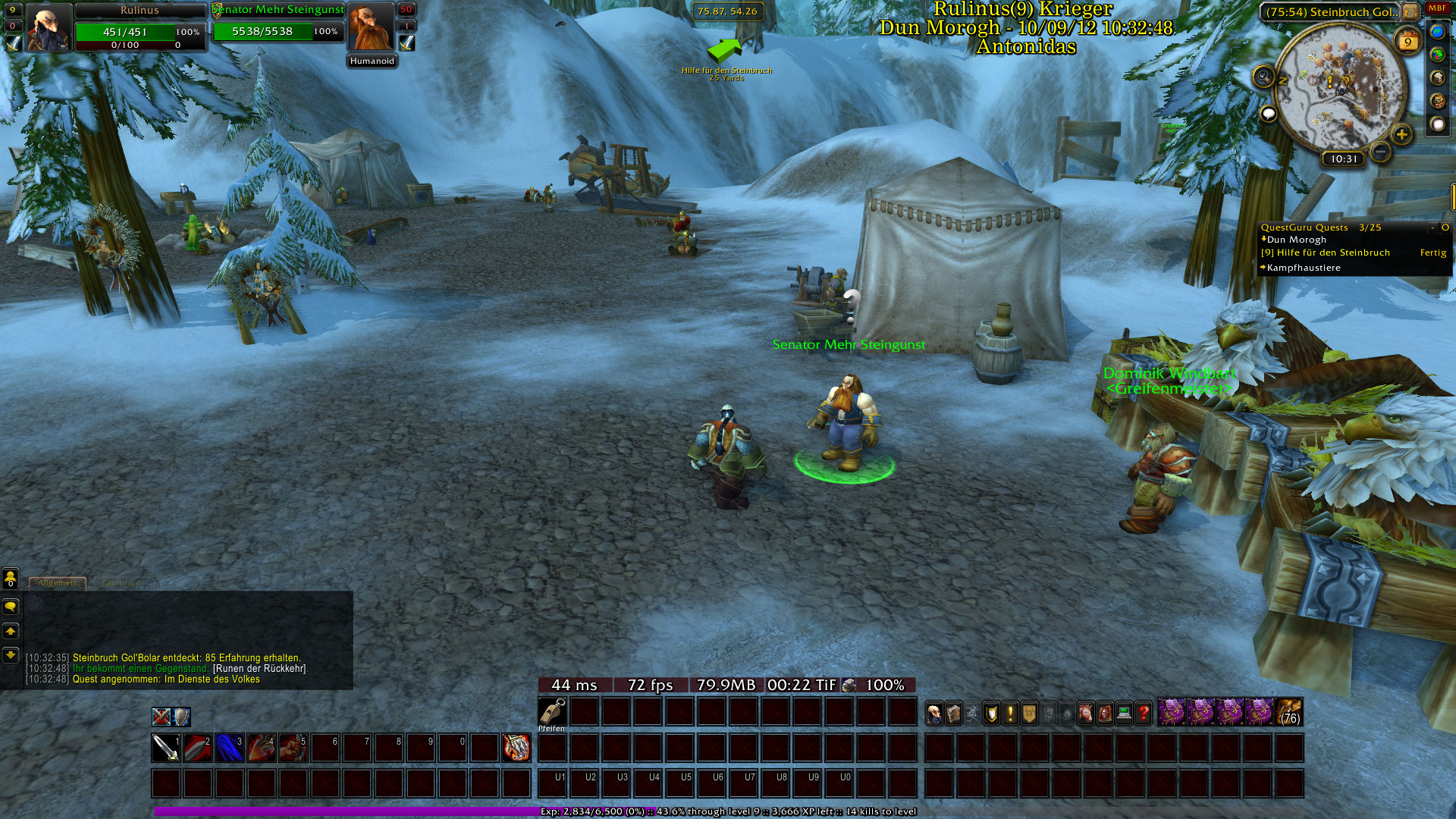This screenshot has height=819, width=1456.
Task: Open the mounts horse head button
Action: click(x=1086, y=713)
